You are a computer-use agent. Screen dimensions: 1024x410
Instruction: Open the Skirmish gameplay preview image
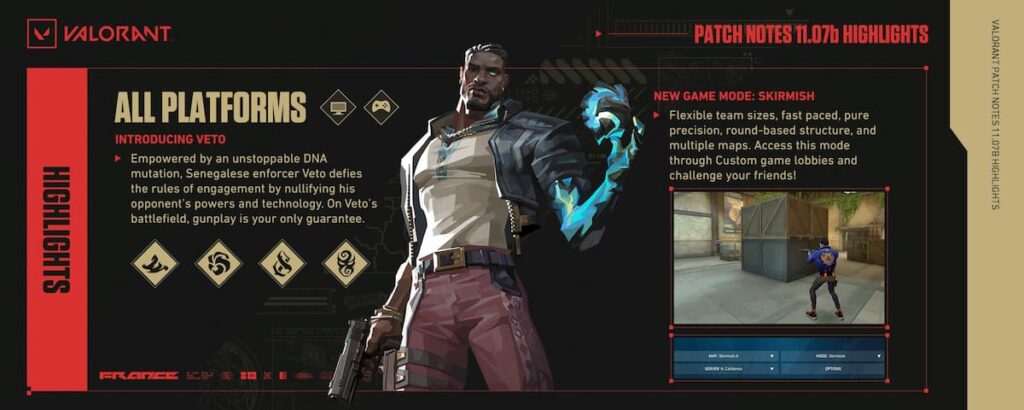coord(779,257)
